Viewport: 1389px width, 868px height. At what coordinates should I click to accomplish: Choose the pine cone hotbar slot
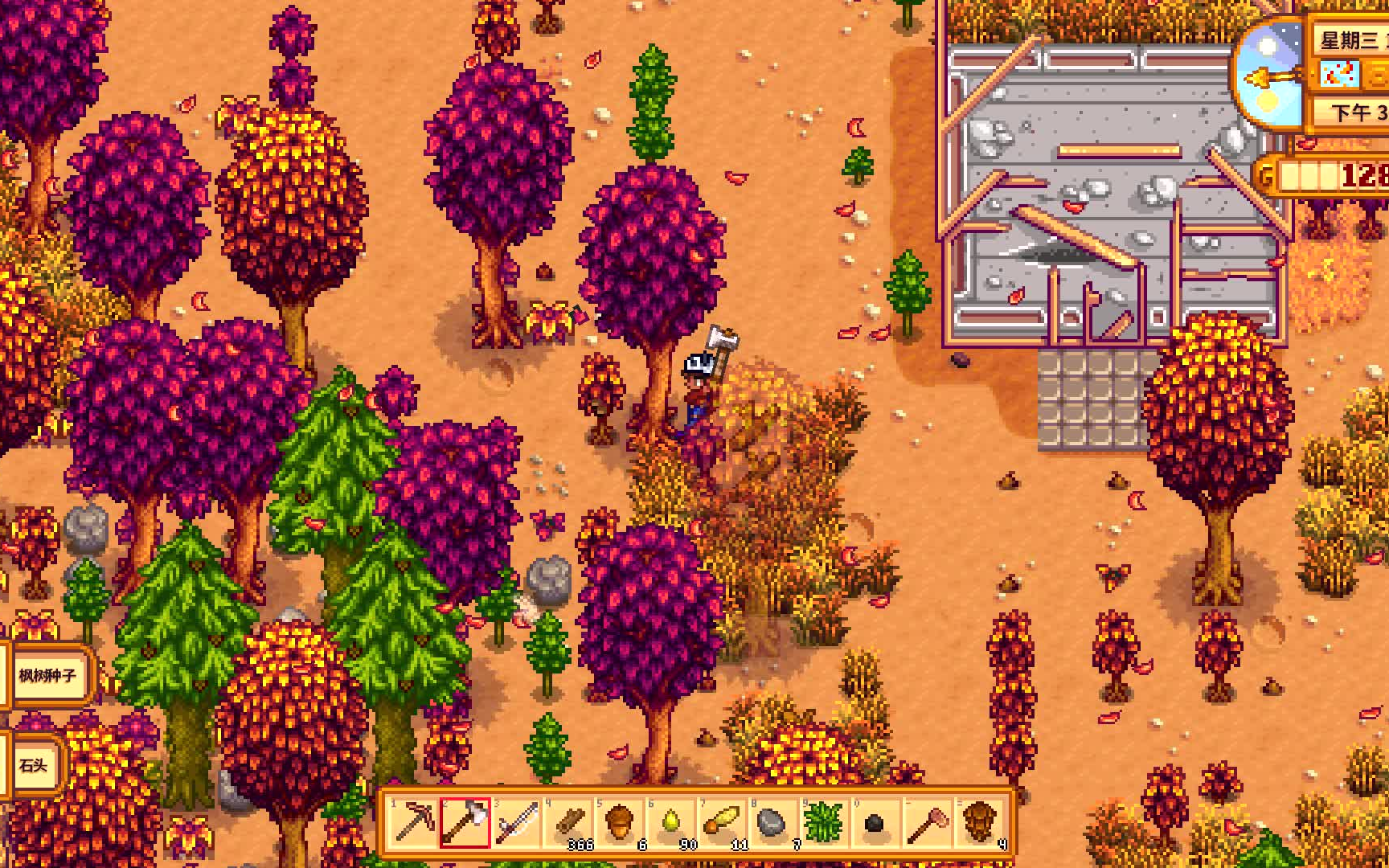pos(979,822)
